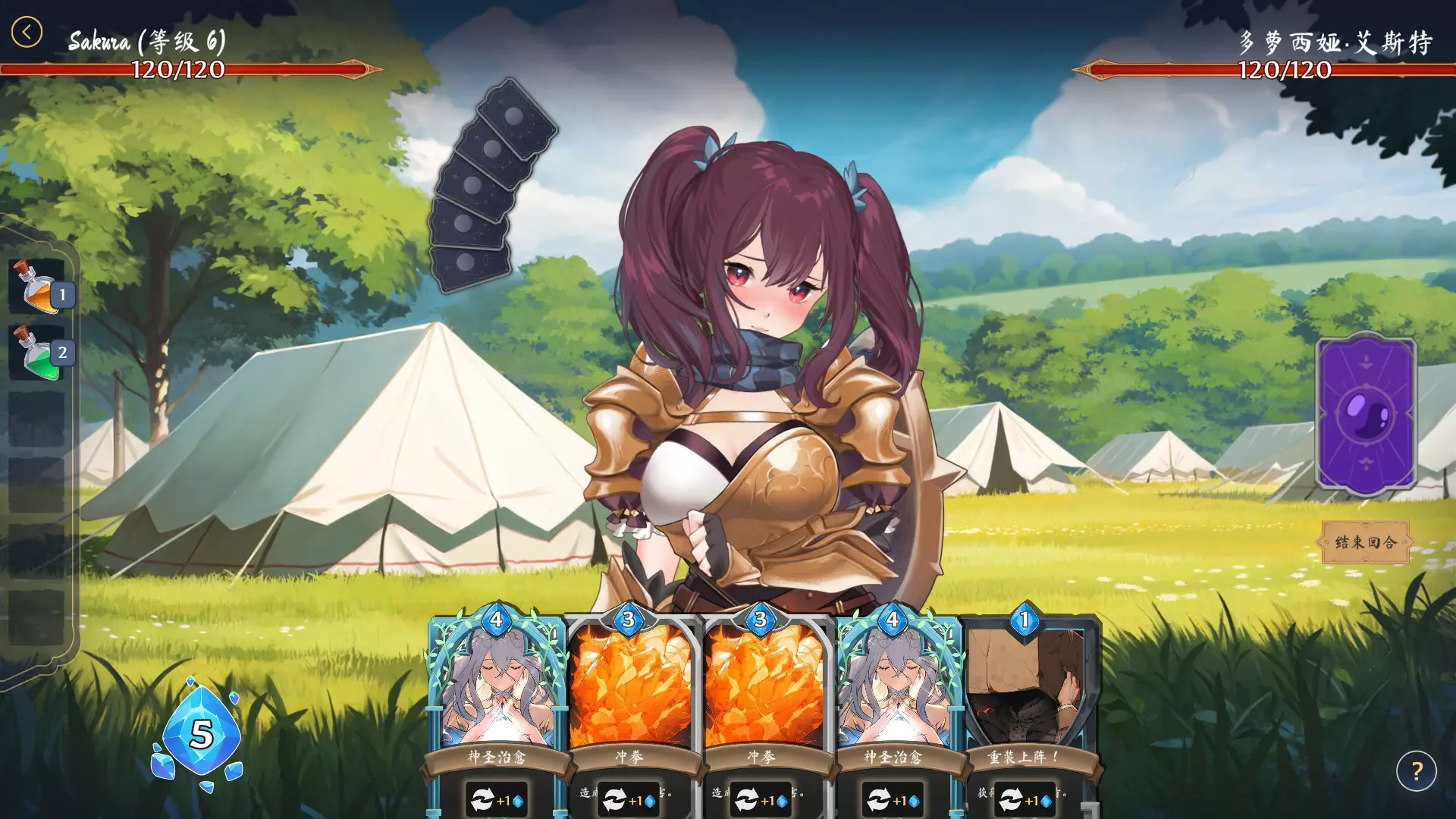Go back using the arrow button
The height and width of the screenshot is (819, 1456).
point(27,33)
